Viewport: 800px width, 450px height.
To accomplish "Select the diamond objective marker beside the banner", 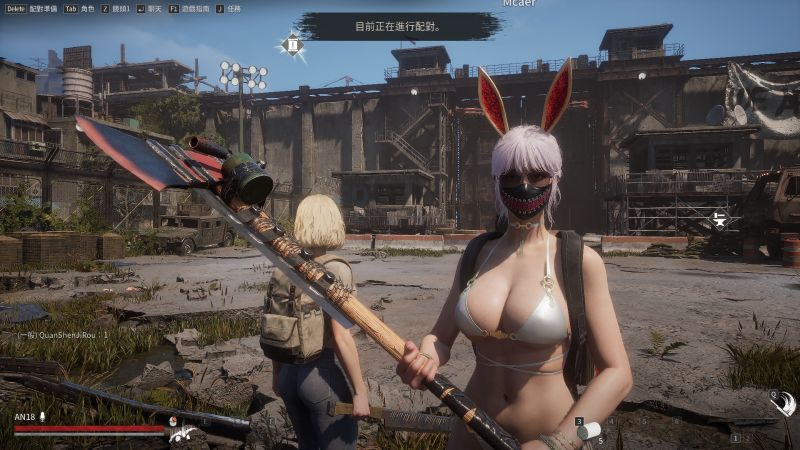I will pos(293,44).
